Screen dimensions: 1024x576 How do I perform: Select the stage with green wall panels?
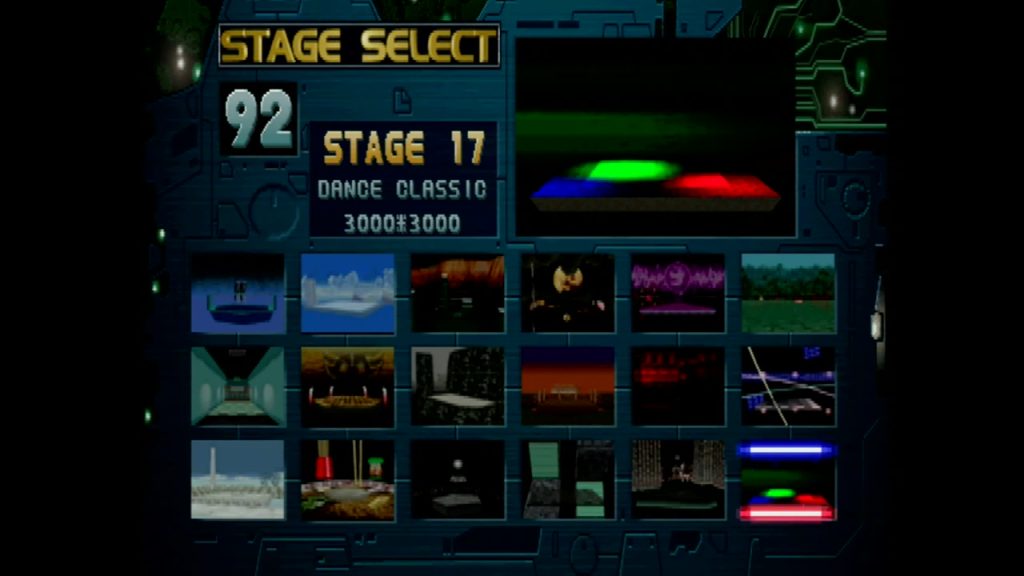(568, 479)
